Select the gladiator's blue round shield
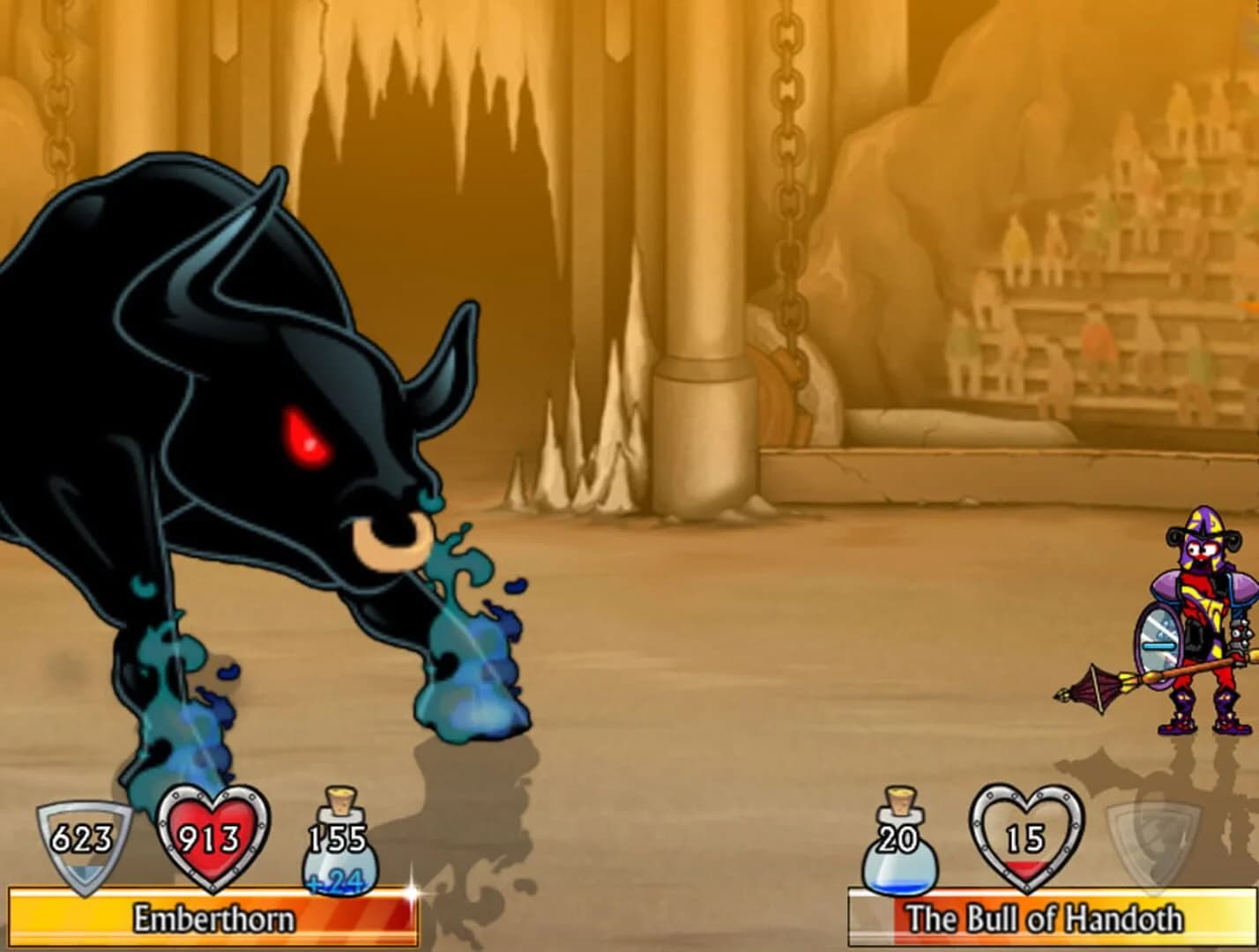 click(1159, 643)
